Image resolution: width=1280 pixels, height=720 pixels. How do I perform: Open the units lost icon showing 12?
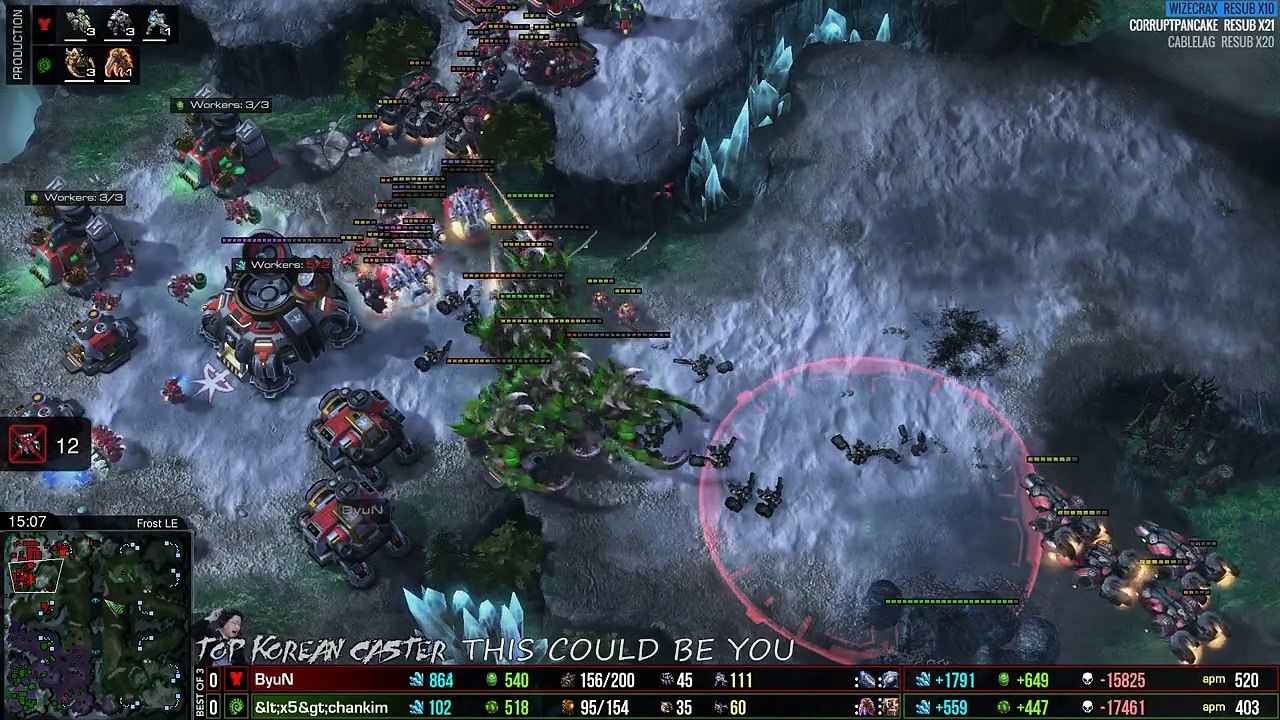coord(28,445)
